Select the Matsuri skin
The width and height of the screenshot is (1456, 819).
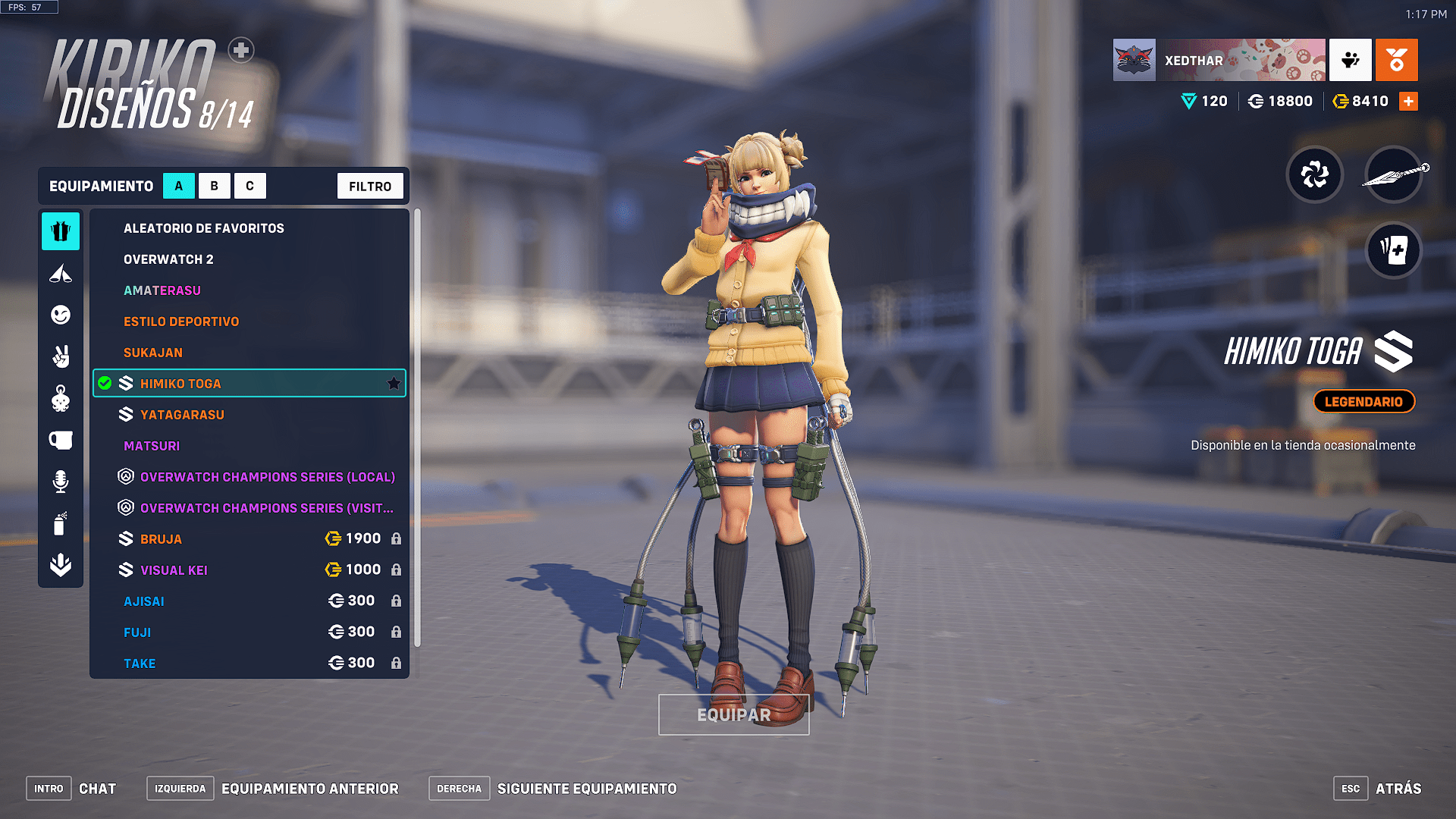coord(152,446)
